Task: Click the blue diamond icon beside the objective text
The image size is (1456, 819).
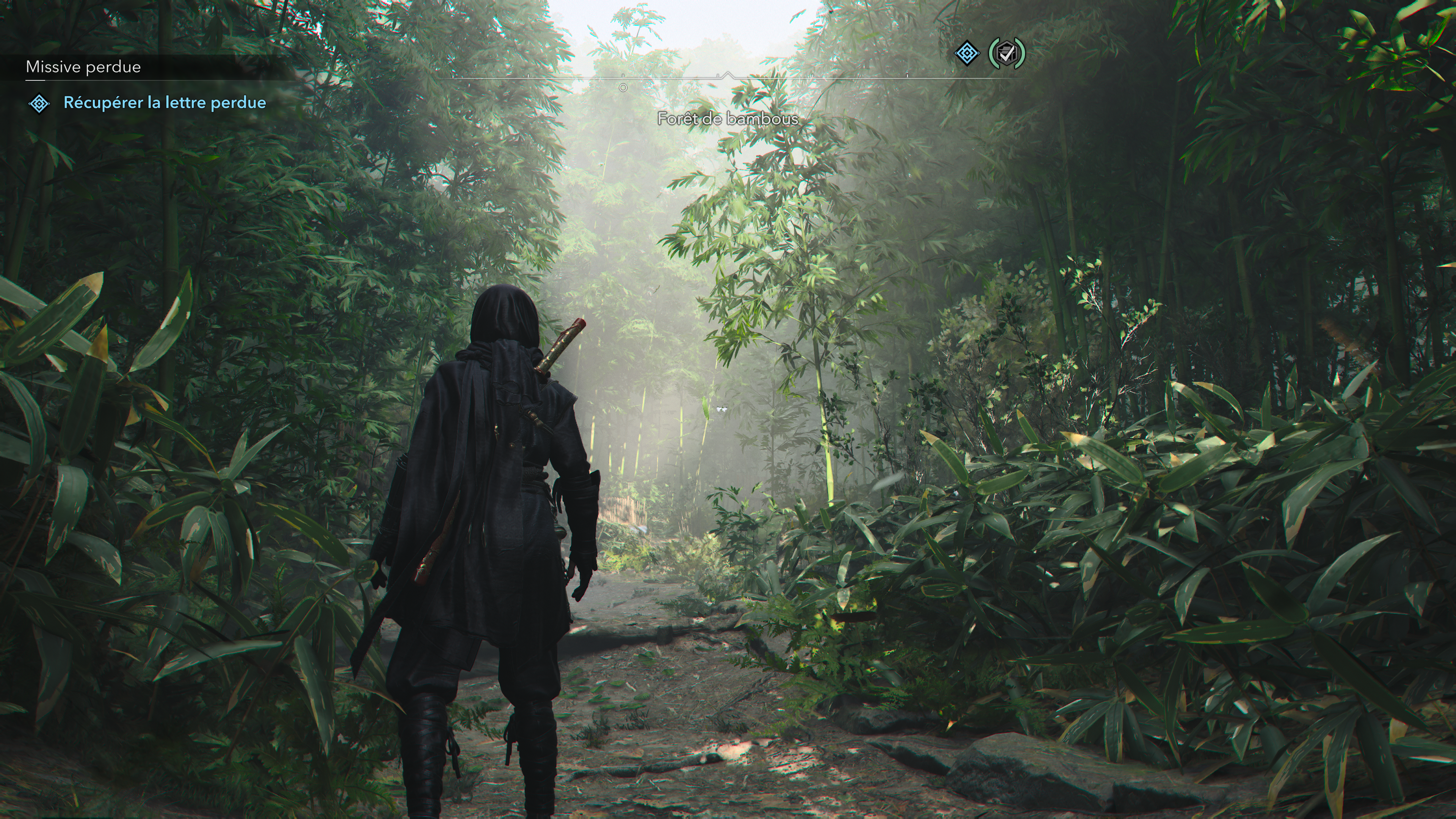Action: (x=39, y=104)
